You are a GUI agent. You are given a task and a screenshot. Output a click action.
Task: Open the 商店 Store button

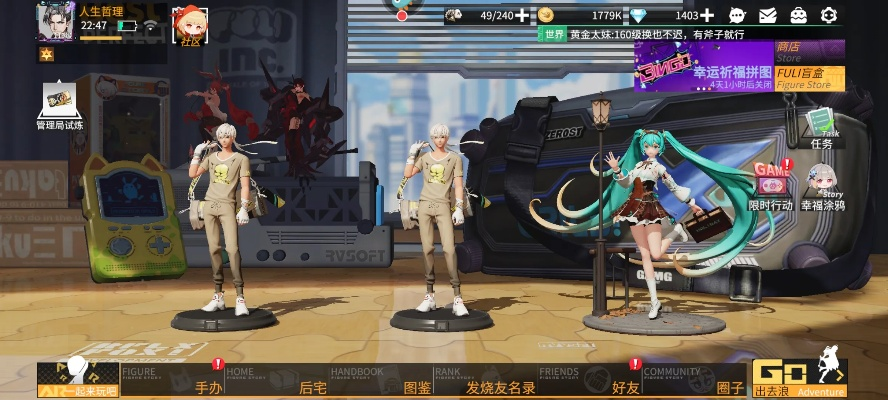810,52
